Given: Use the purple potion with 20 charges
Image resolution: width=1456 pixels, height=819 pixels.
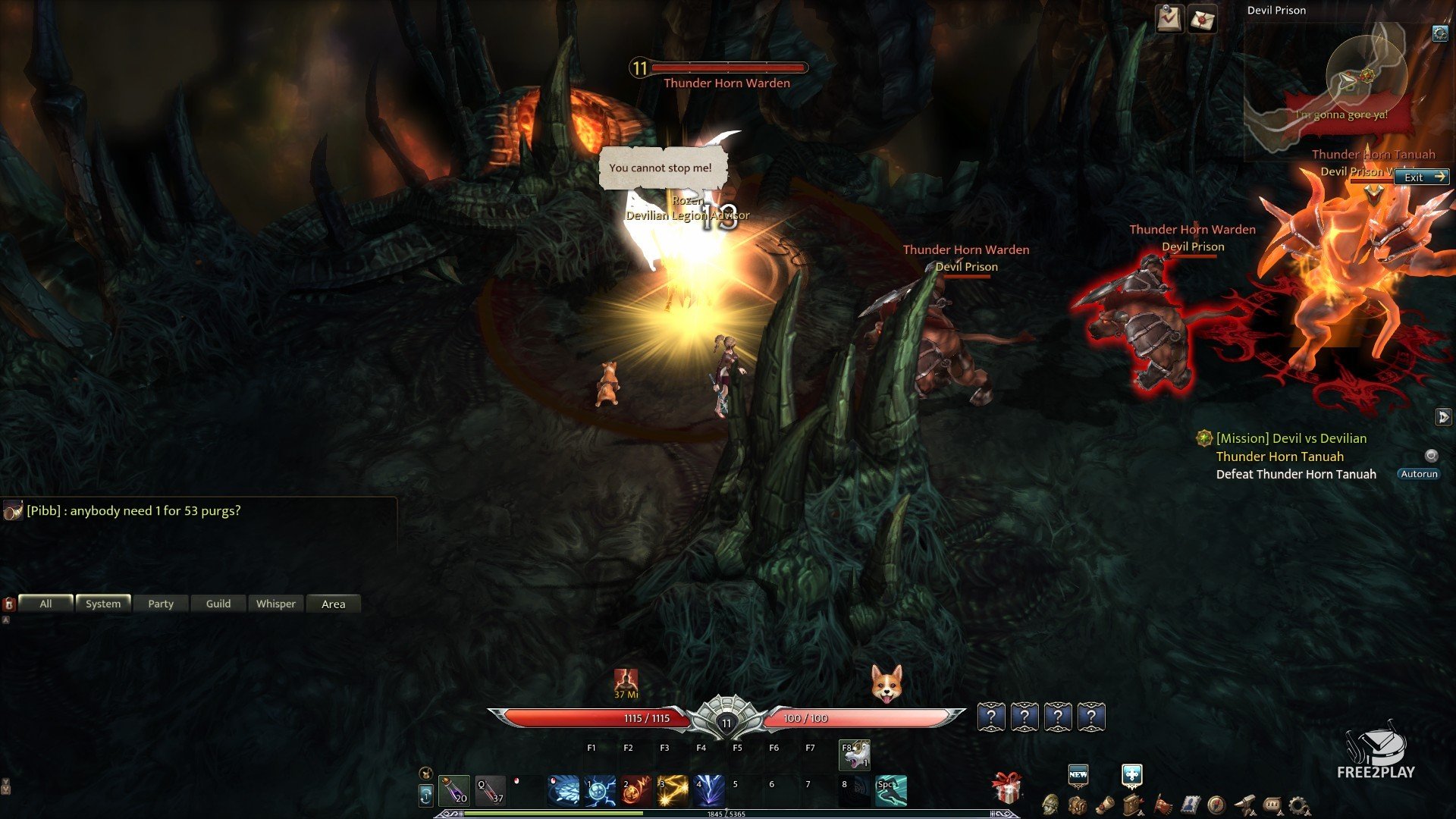Looking at the screenshot, I should 454,790.
